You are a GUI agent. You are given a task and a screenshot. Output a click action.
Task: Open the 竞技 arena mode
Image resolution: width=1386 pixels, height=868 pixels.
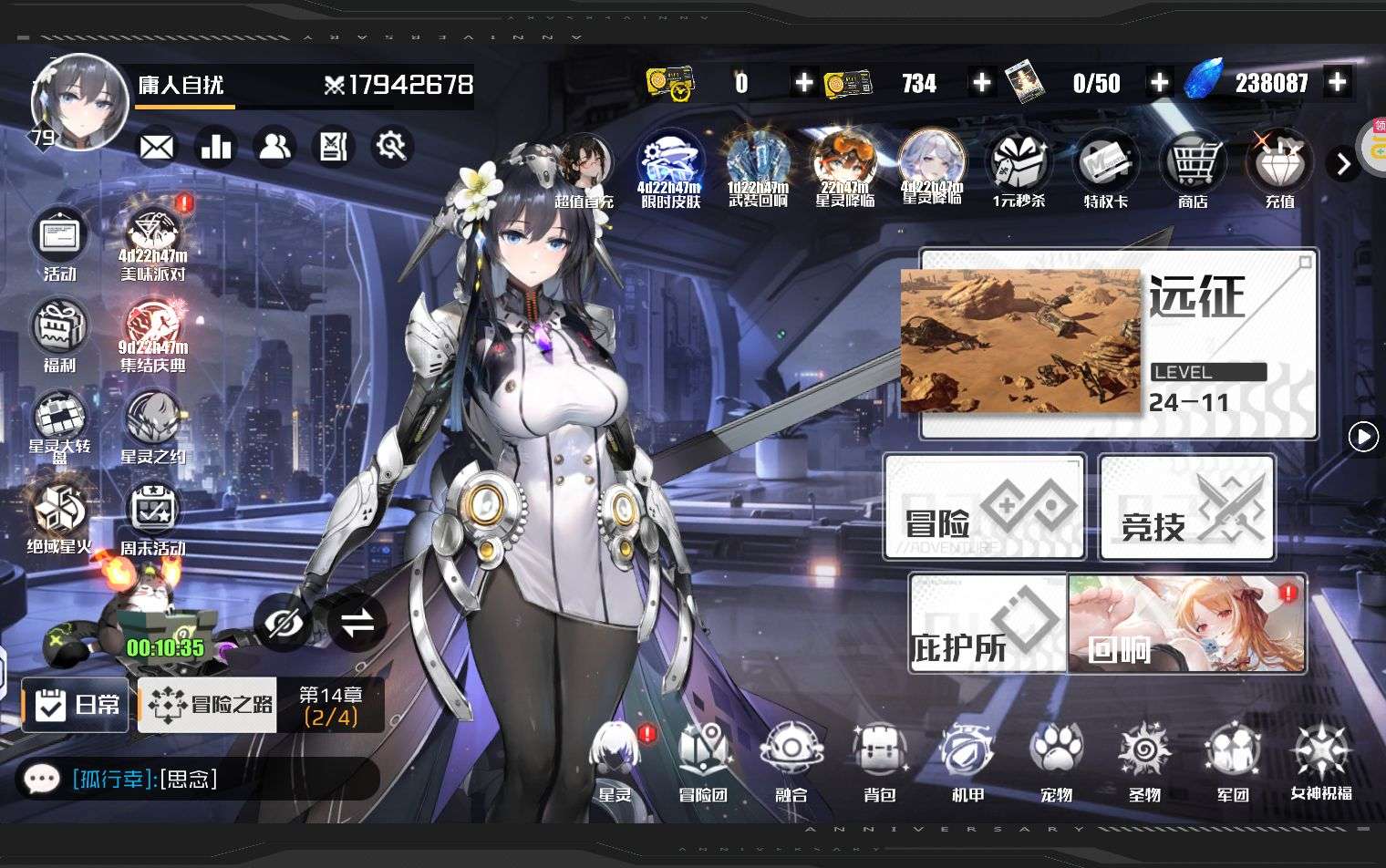[1186, 508]
